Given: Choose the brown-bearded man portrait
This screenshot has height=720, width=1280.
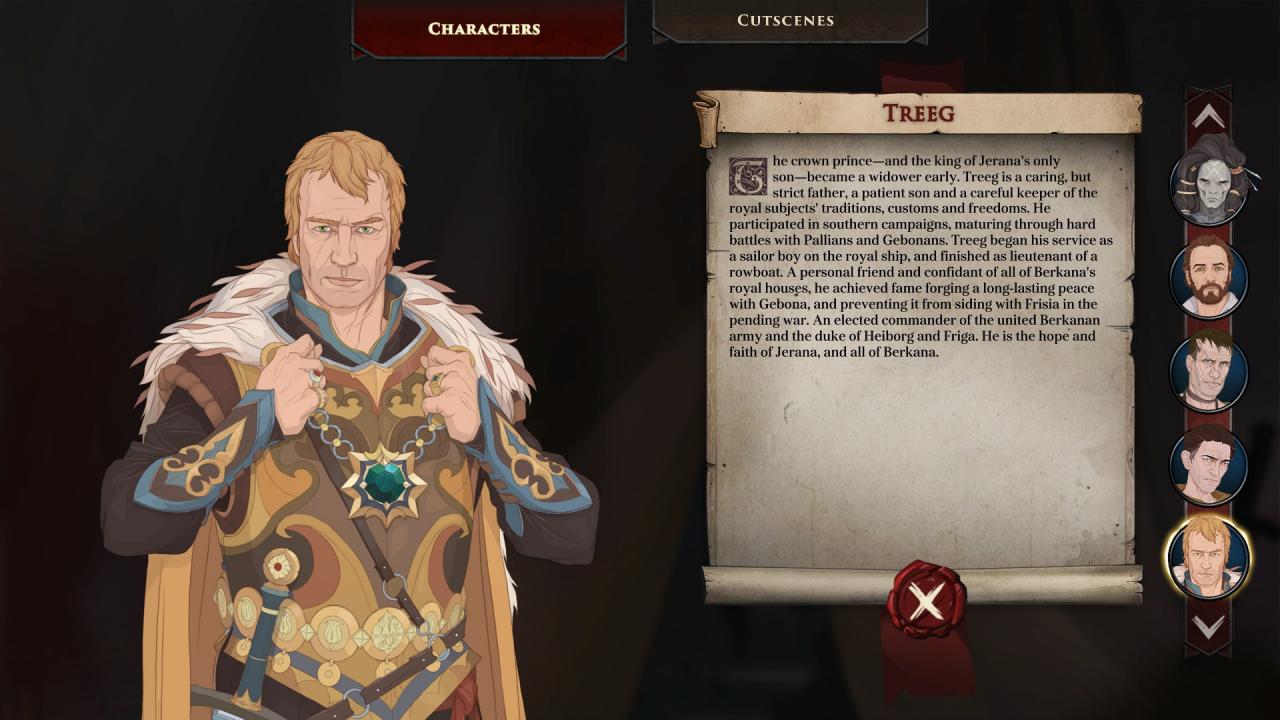Looking at the screenshot, I should coord(1209,278).
